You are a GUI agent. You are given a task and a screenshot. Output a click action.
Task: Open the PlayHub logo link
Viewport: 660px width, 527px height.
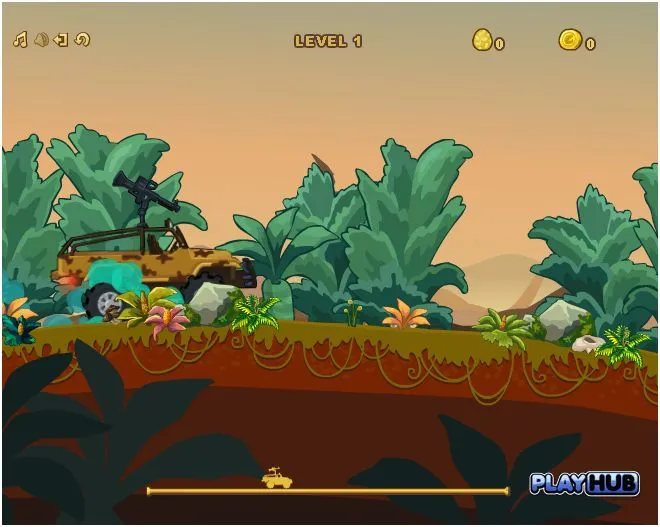click(584, 483)
